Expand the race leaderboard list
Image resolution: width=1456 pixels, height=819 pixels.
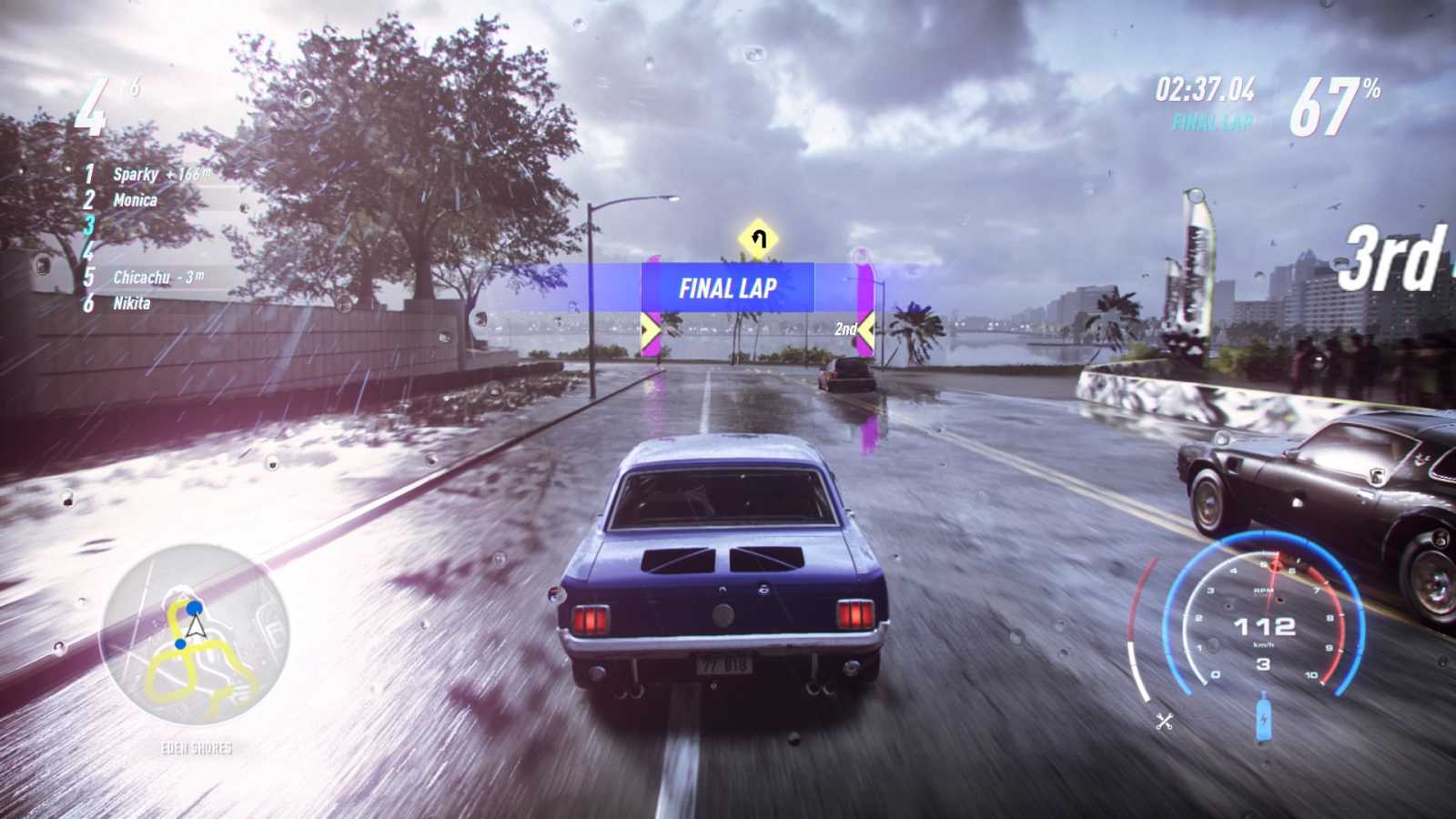[146, 238]
